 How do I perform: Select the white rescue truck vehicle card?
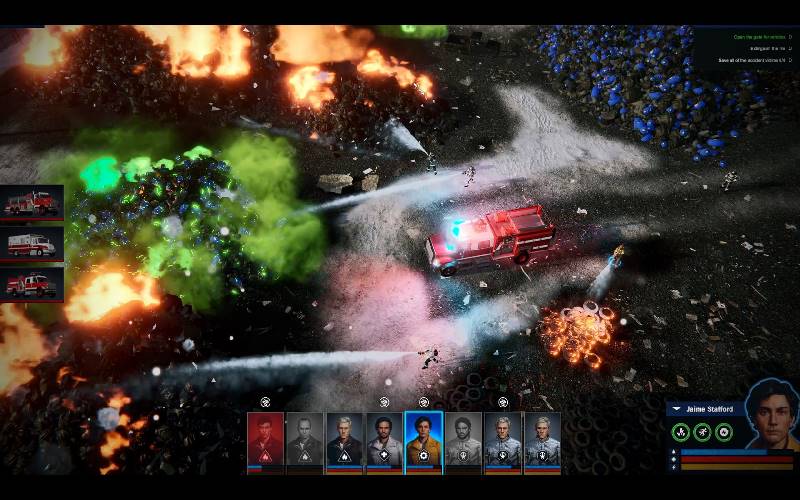32,243
